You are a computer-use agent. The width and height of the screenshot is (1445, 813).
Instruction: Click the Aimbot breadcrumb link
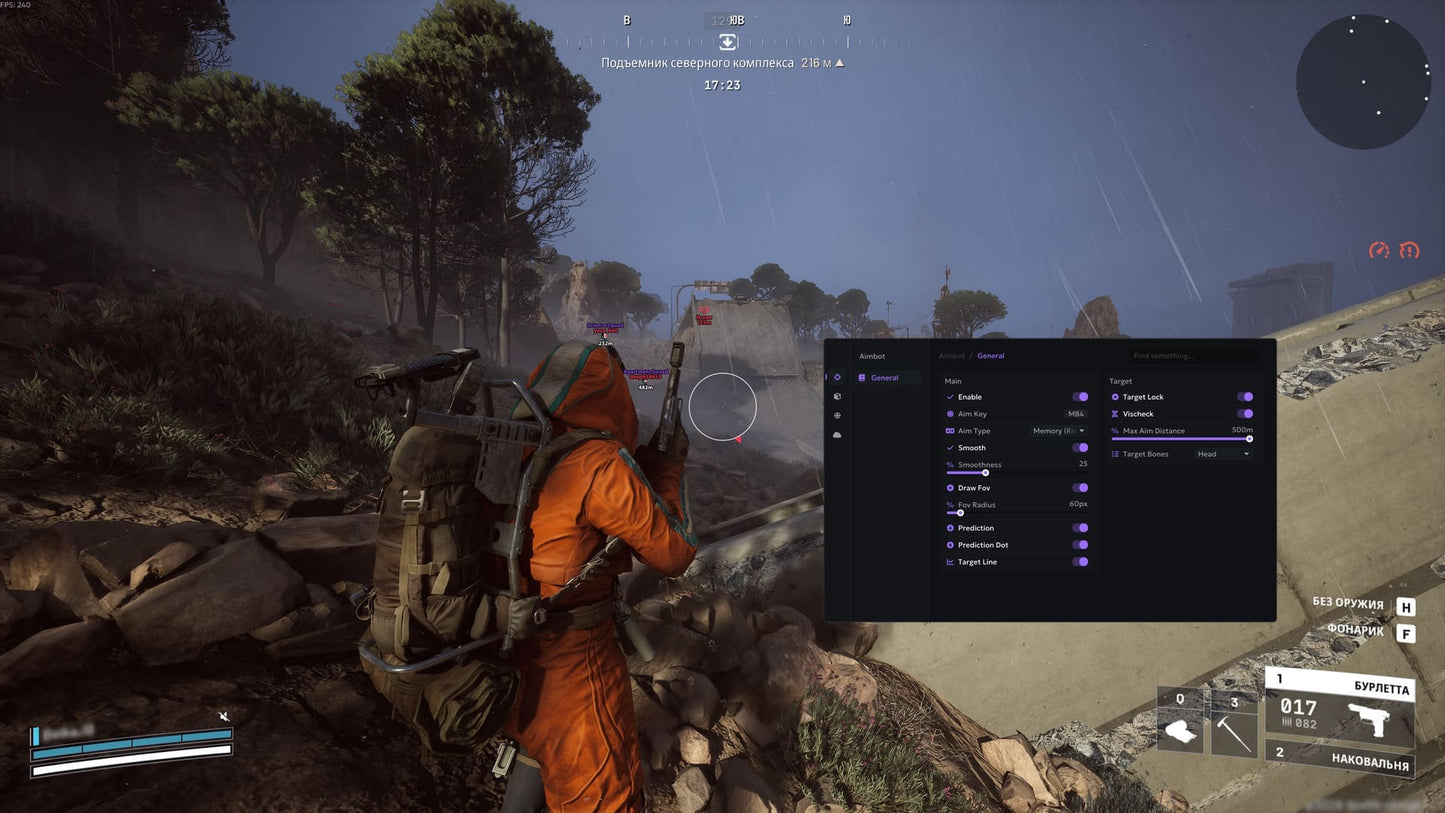click(949, 355)
